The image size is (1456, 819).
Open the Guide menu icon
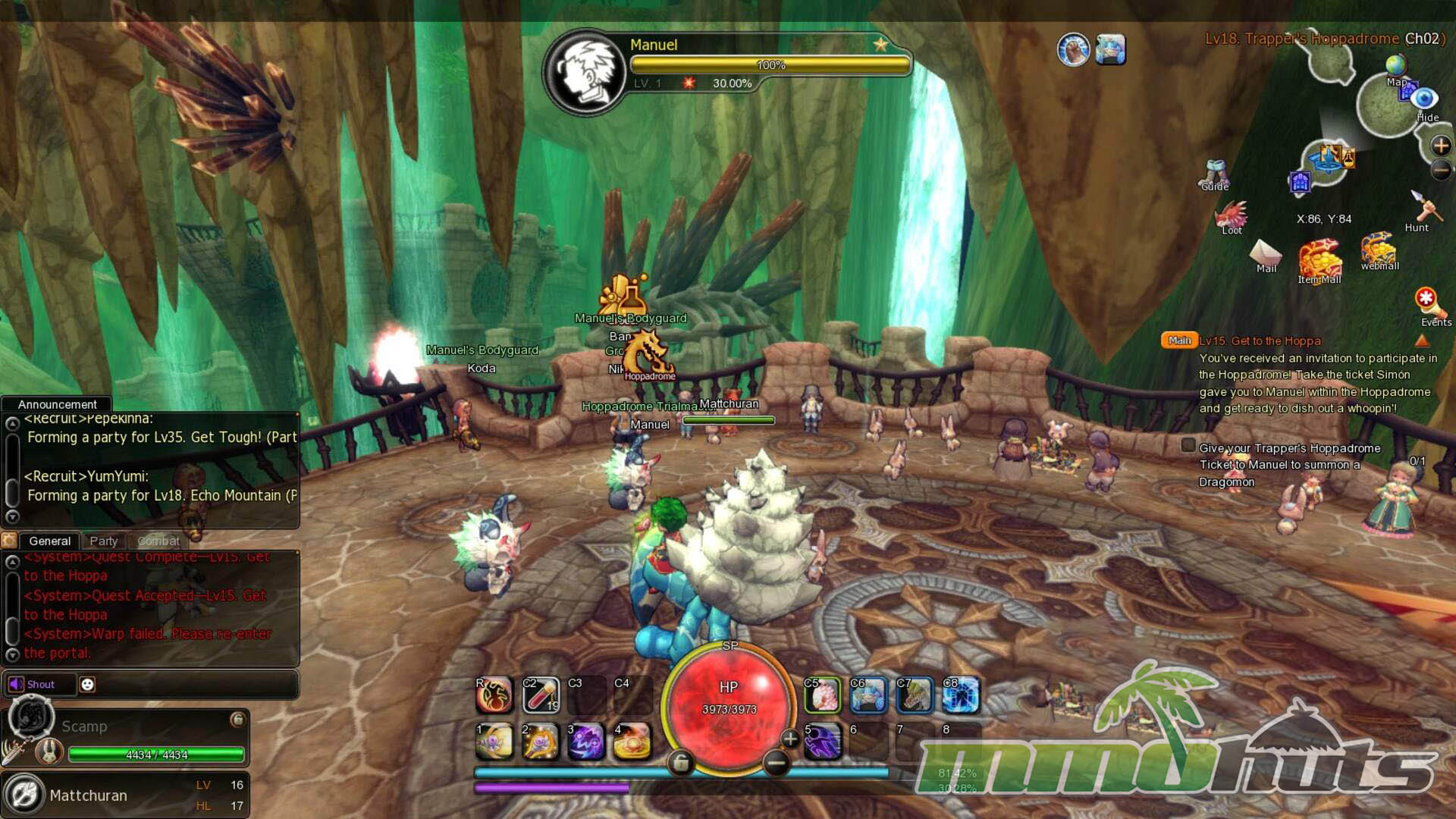pos(1215,174)
